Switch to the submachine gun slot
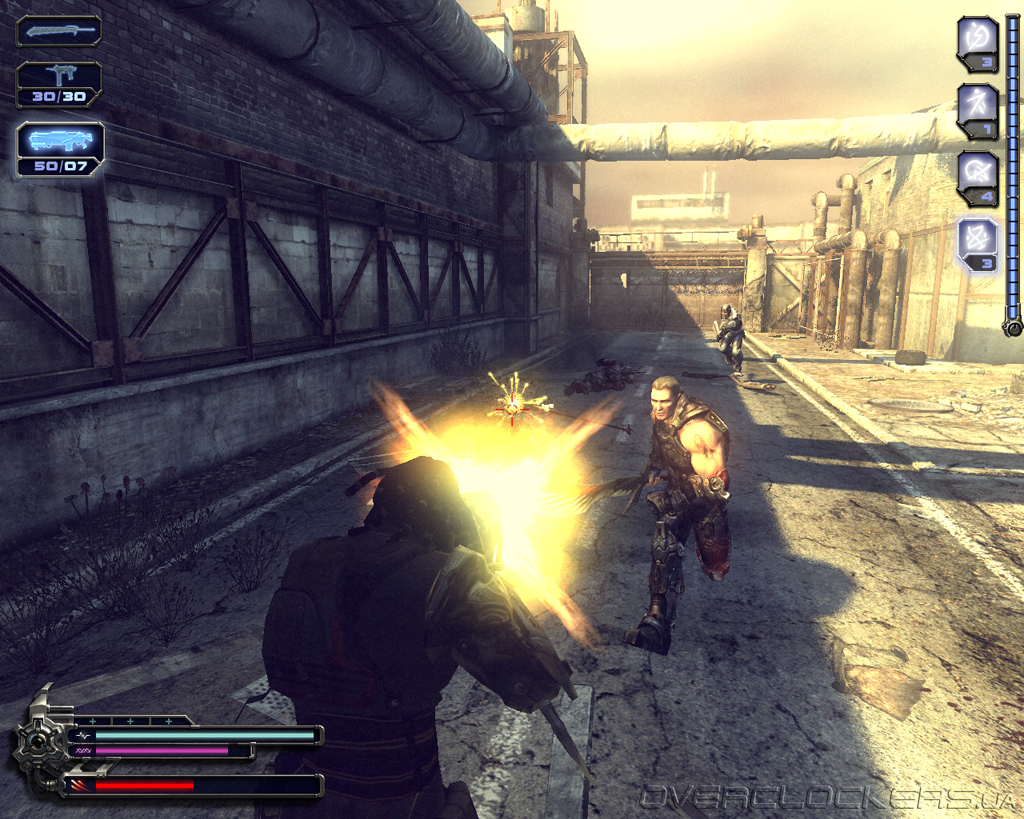 coord(59,83)
